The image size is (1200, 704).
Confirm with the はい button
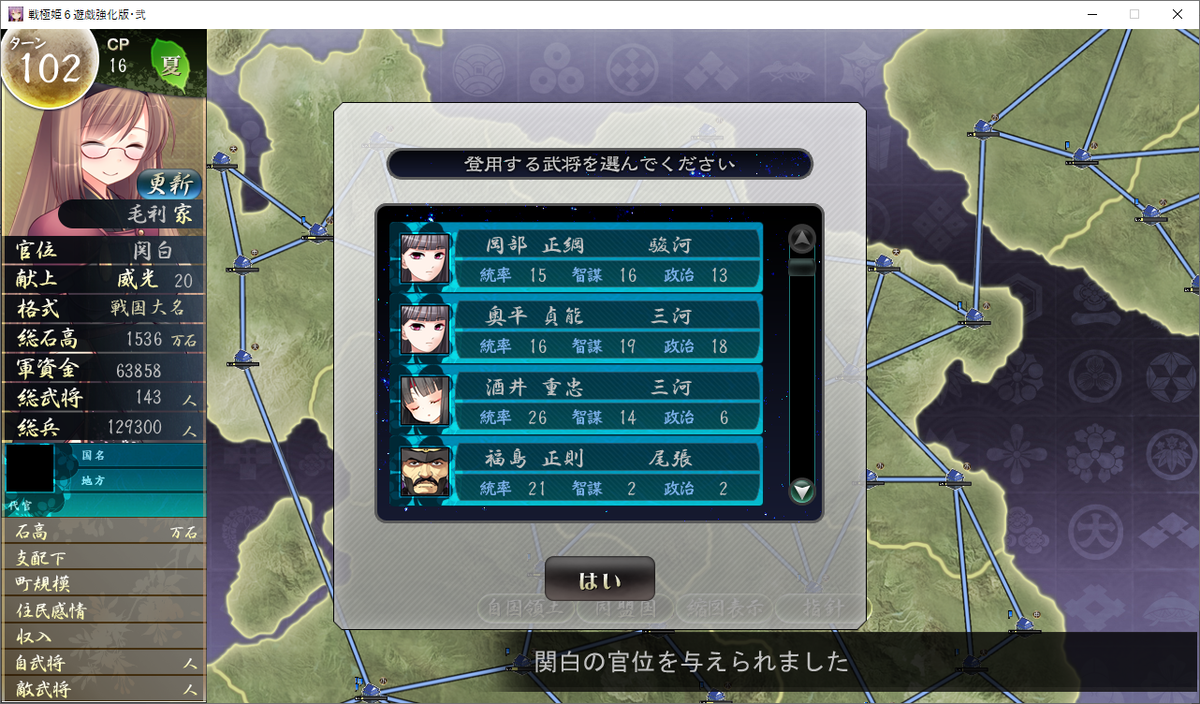tap(599, 580)
